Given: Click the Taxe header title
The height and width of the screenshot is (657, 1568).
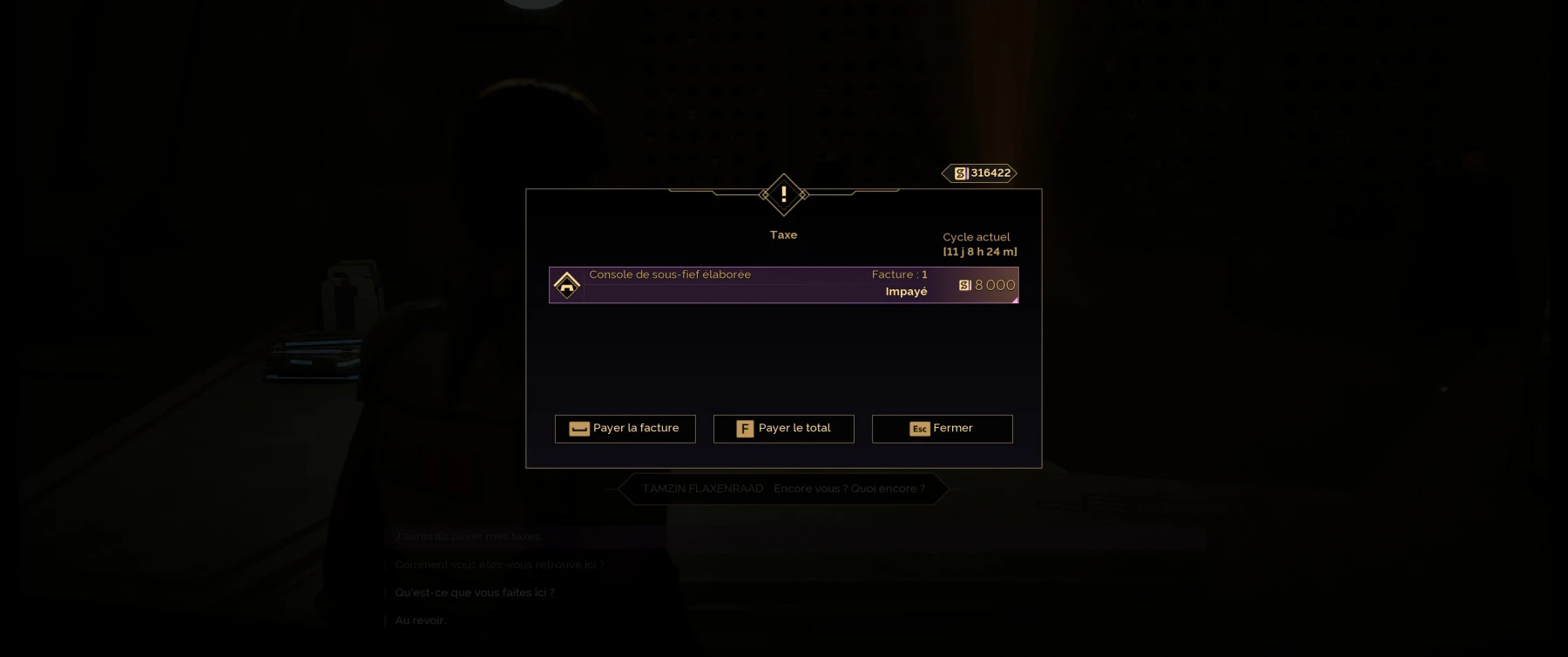Looking at the screenshot, I should 782,234.
